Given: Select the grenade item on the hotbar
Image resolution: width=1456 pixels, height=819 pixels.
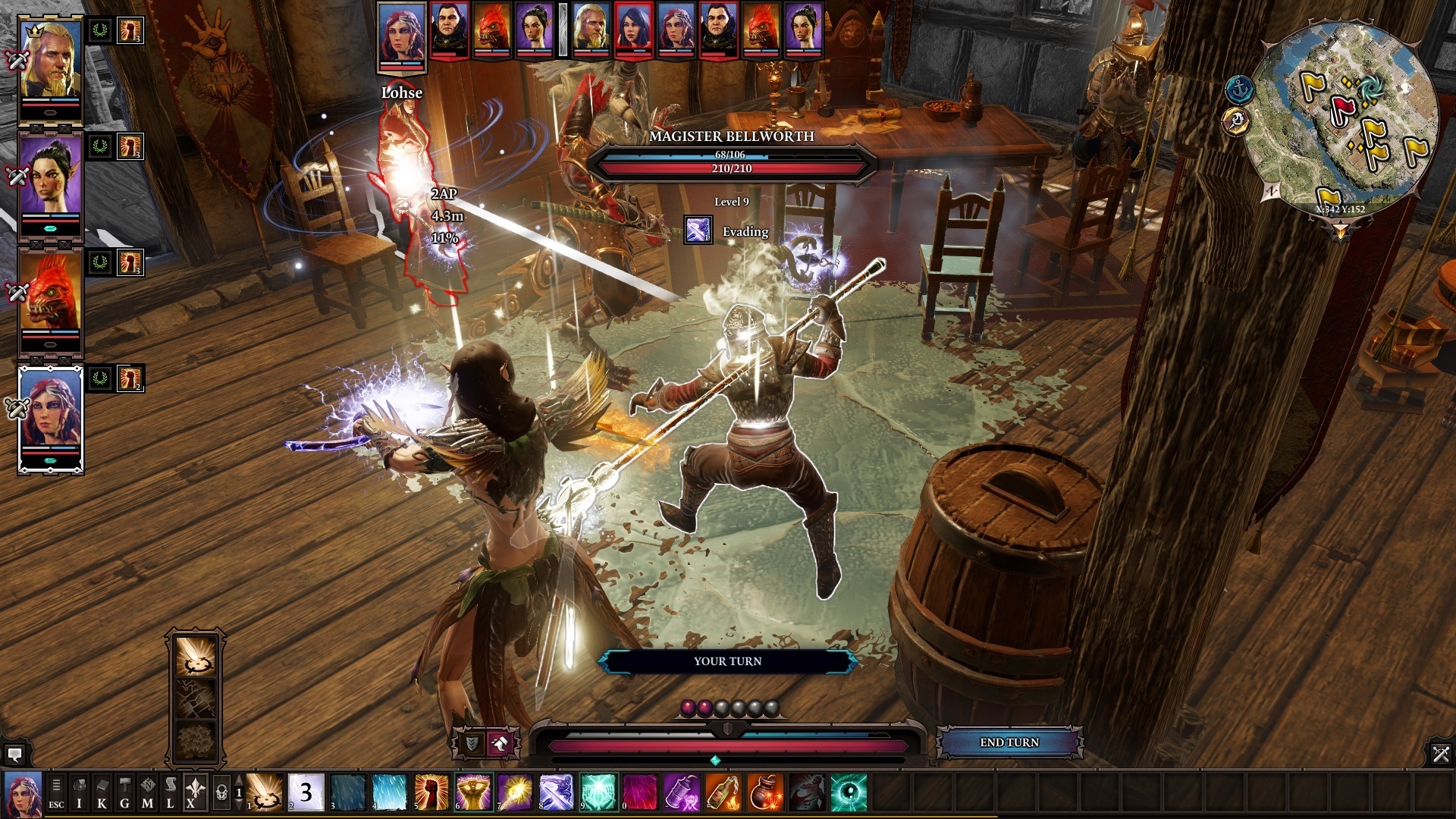Looking at the screenshot, I should tap(766, 796).
